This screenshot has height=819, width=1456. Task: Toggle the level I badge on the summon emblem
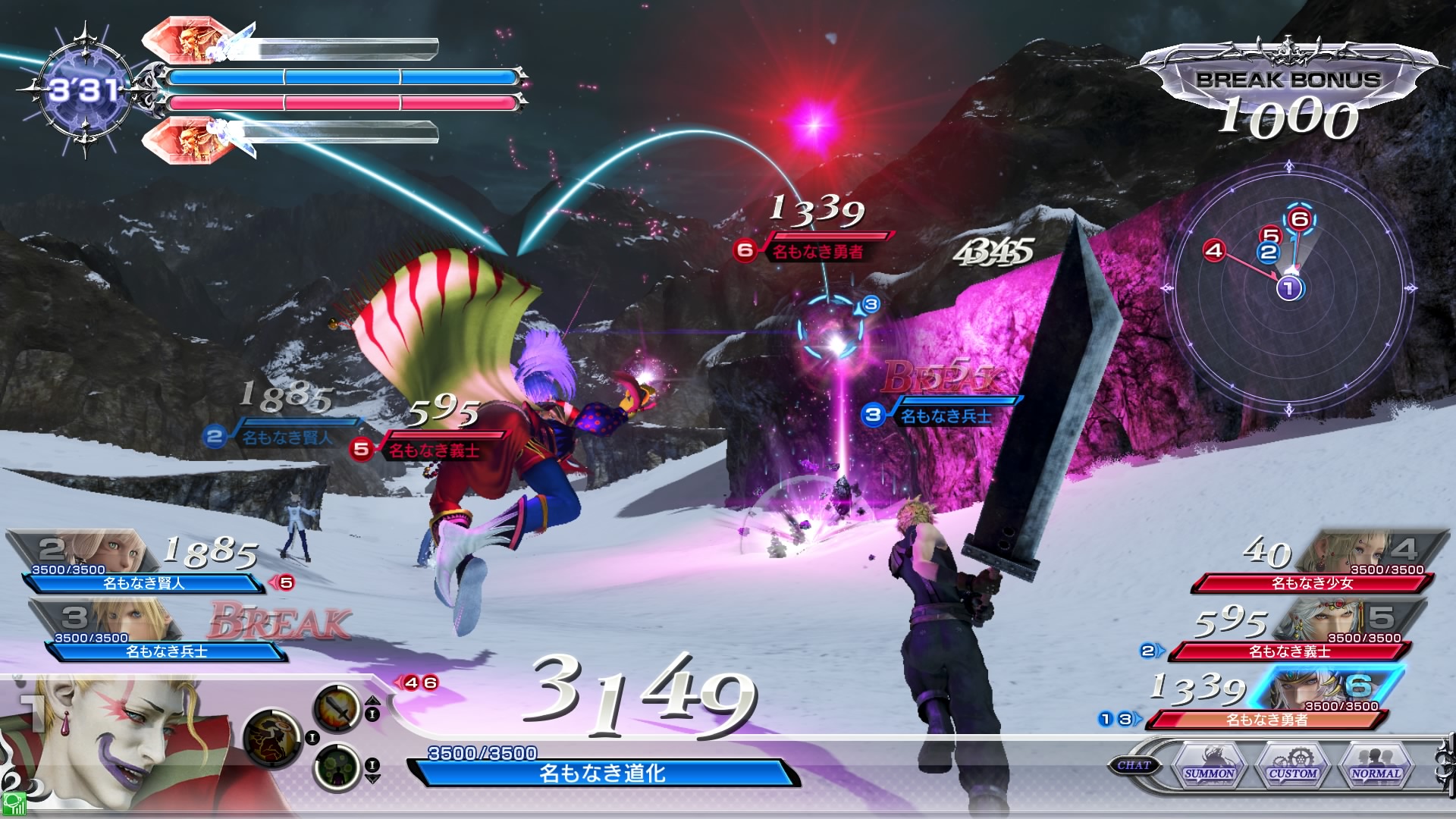pos(312,738)
